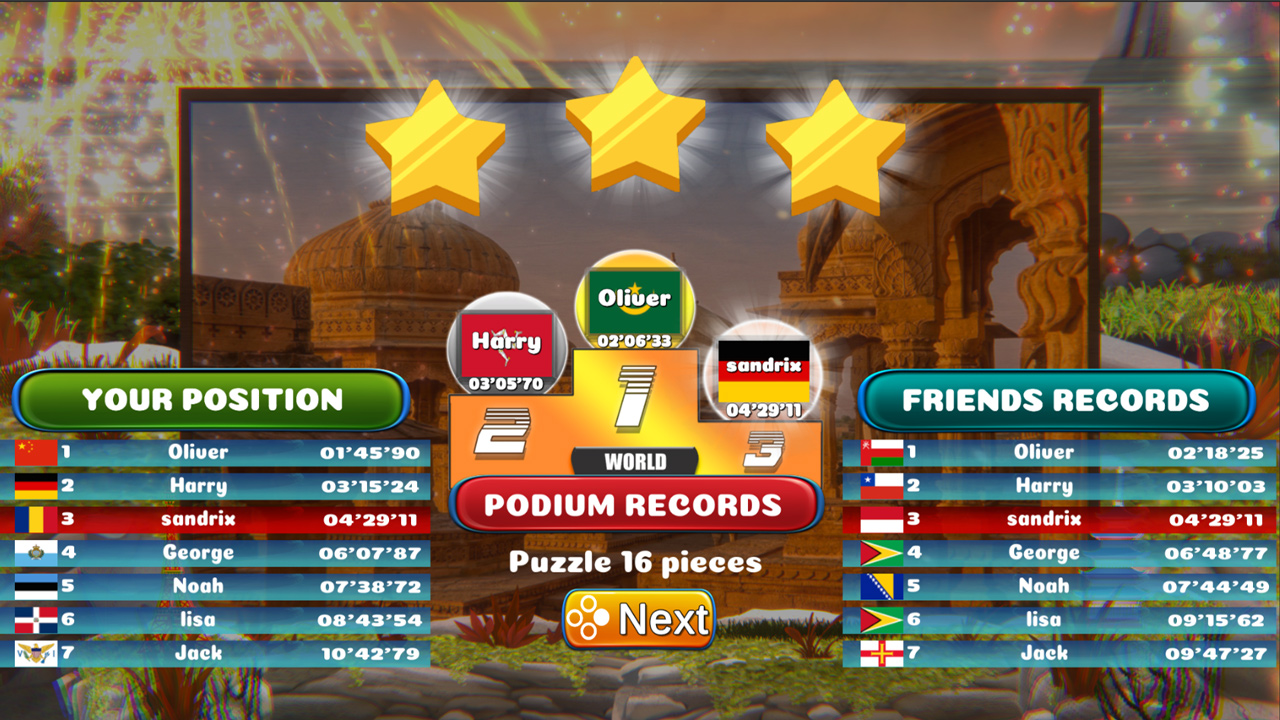Click George's time of 06'07'87

(370, 553)
